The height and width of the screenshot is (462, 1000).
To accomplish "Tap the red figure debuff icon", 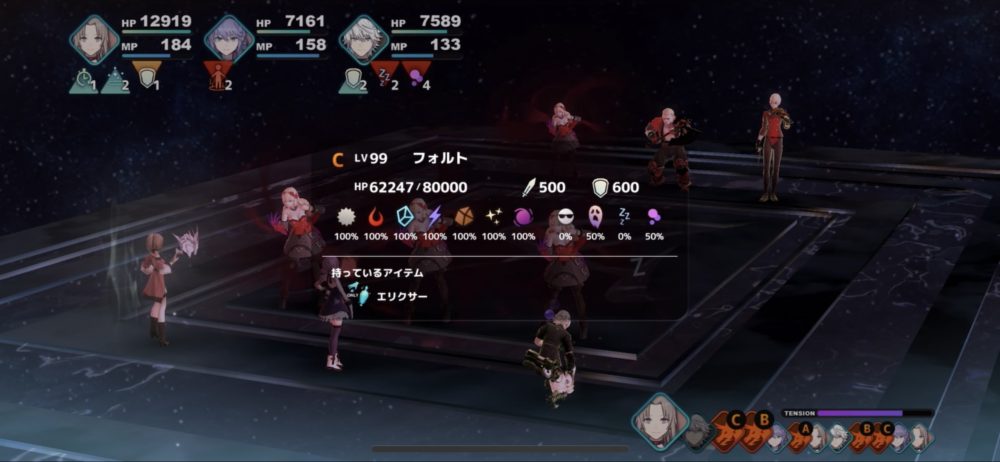I will [x=218, y=73].
